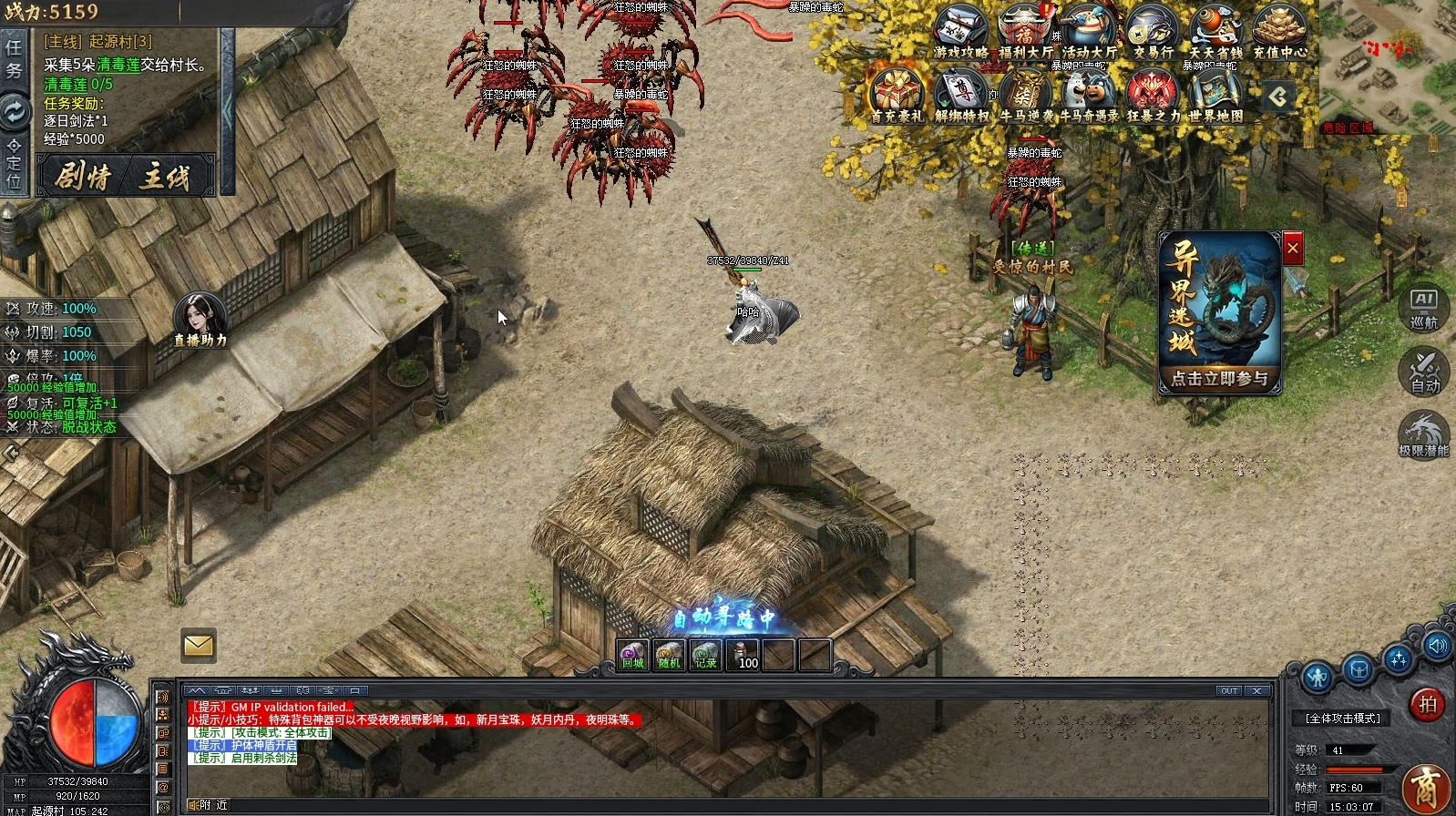
Task: Use the 回城 return-to-town scroll slot
Action: click(x=633, y=655)
